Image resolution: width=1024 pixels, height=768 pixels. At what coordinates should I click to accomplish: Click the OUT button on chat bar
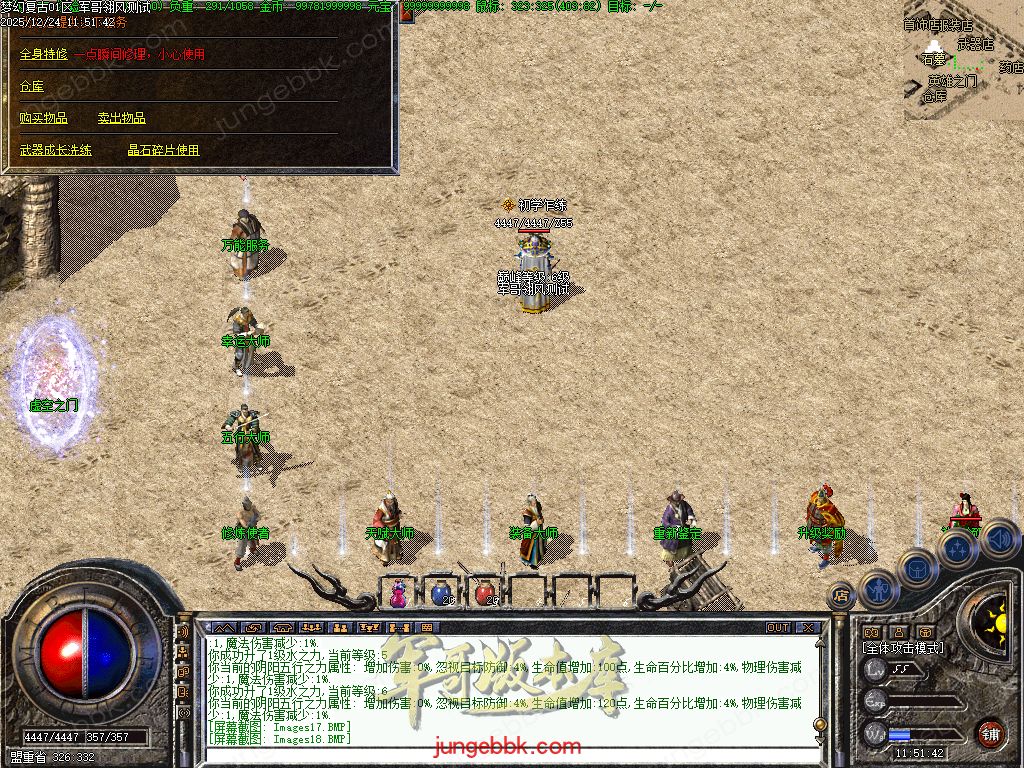[778, 628]
